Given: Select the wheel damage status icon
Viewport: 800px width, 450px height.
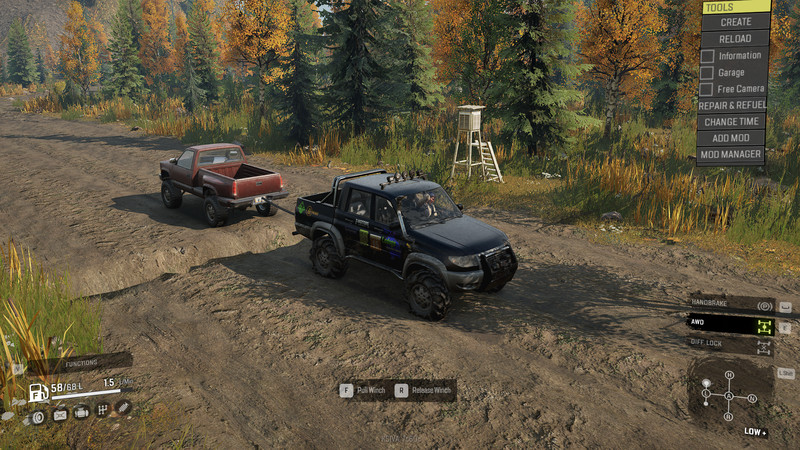Looking at the screenshot, I should [38, 415].
